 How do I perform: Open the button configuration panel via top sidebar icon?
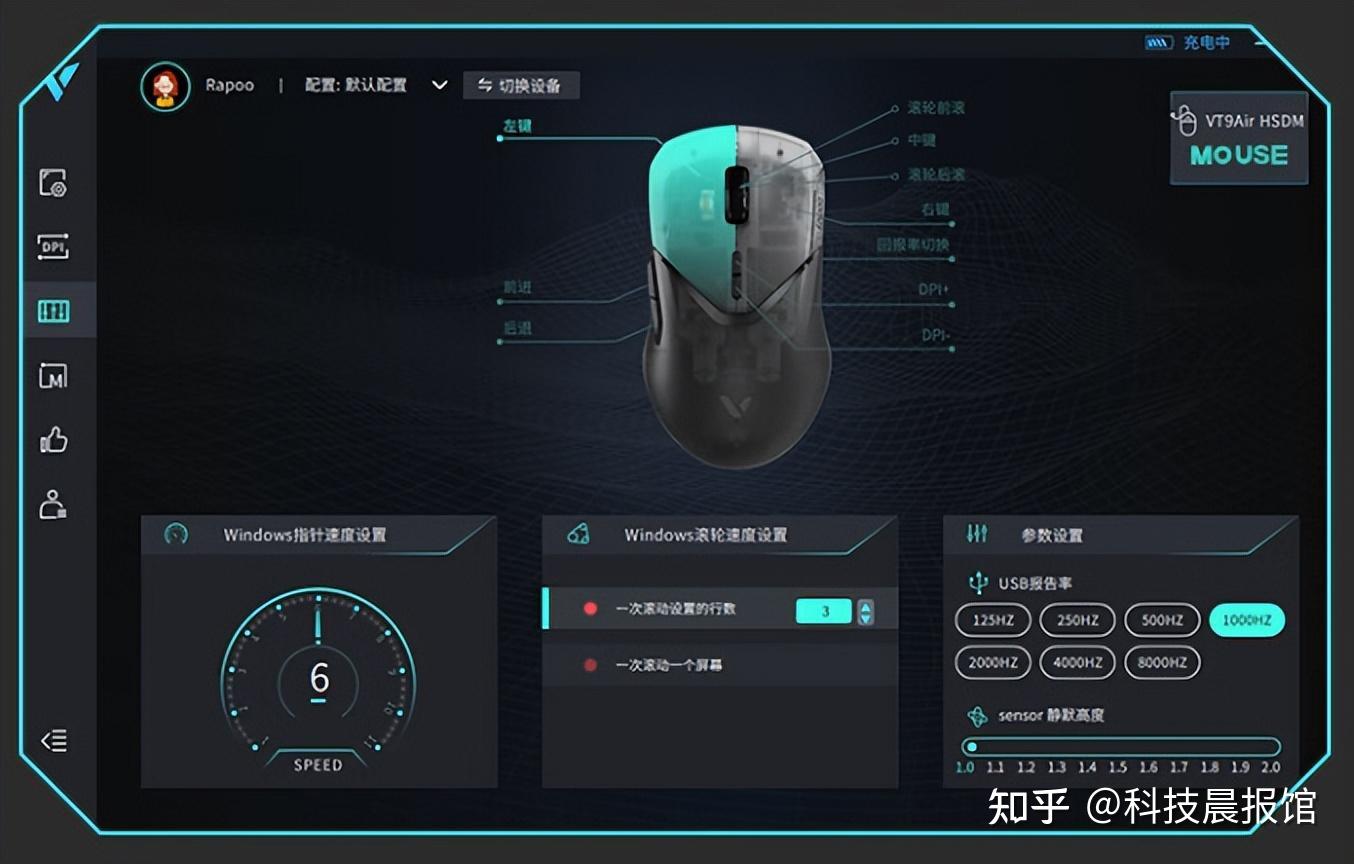click(55, 184)
